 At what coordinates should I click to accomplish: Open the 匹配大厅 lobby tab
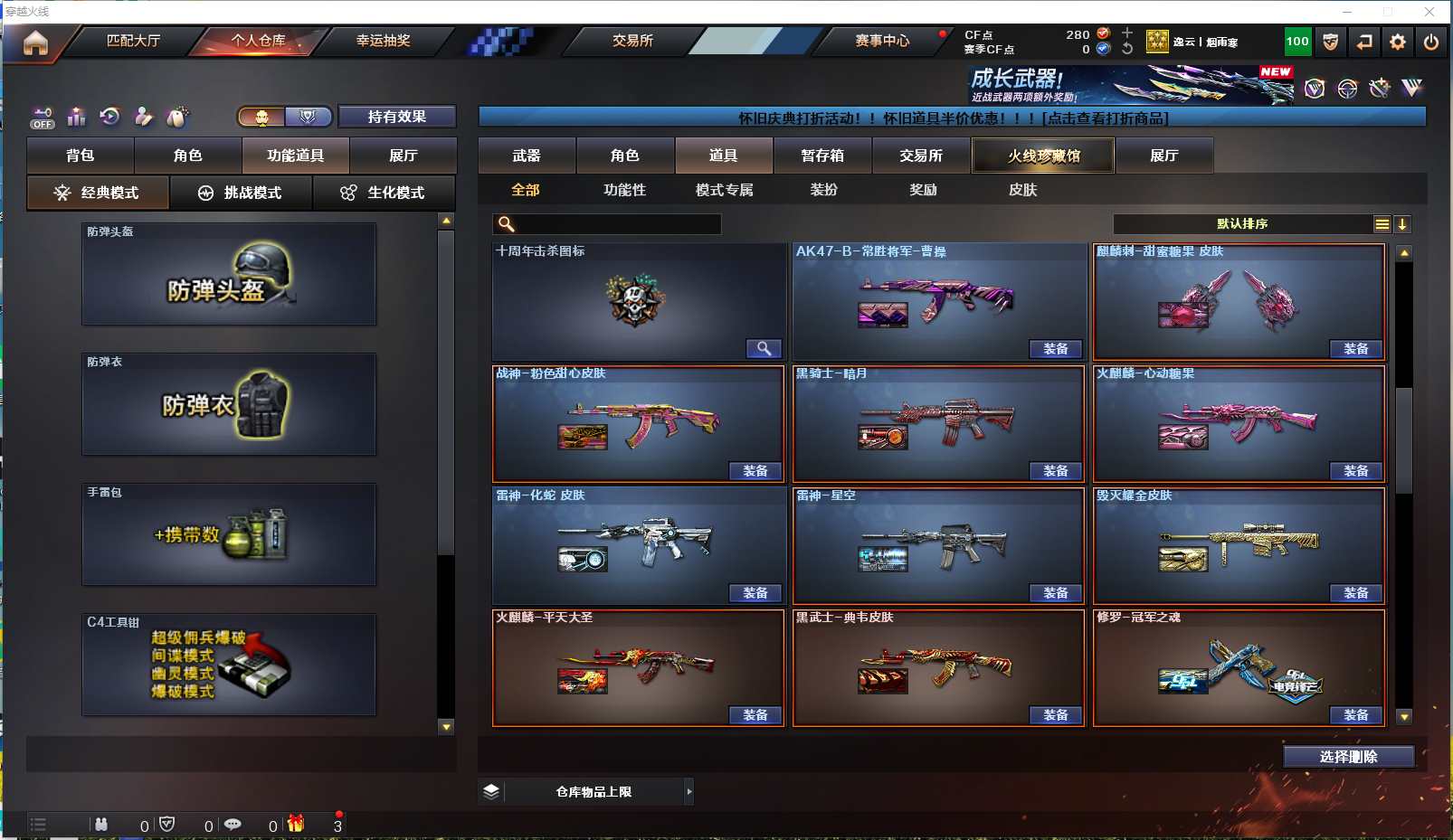pyautogui.click(x=133, y=41)
